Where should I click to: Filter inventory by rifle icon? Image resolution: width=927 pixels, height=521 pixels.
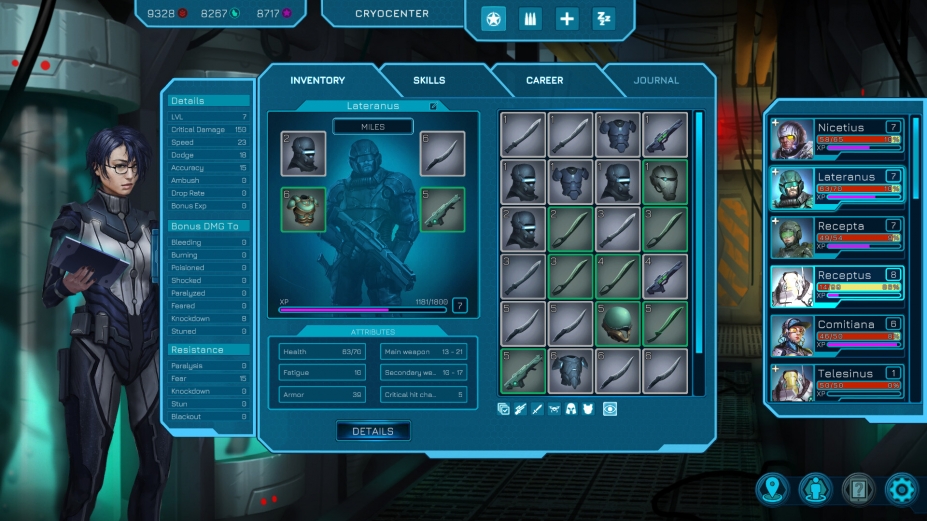pyautogui.click(x=521, y=409)
